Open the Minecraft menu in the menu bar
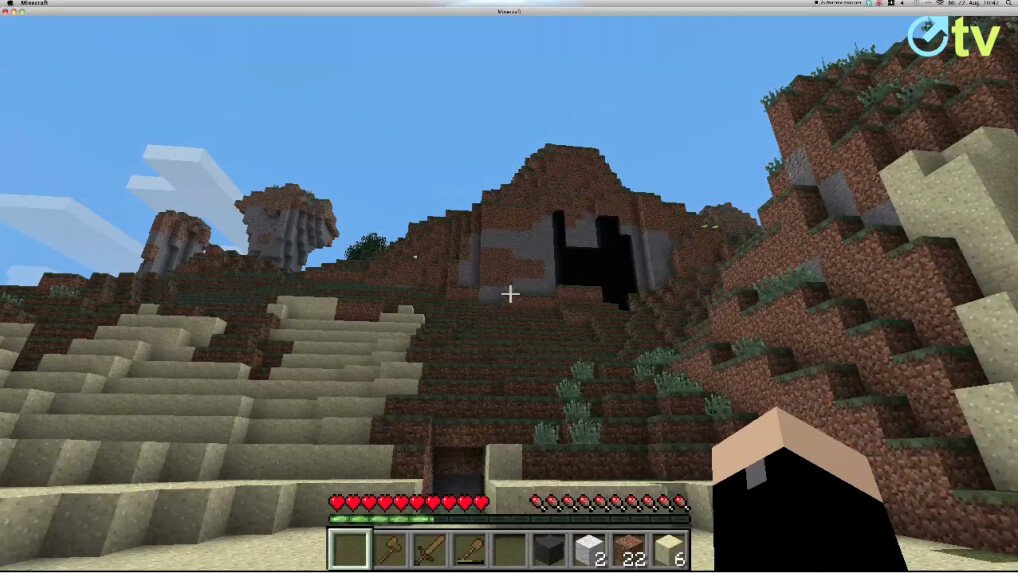The width and height of the screenshot is (1018, 573). tap(36, 4)
